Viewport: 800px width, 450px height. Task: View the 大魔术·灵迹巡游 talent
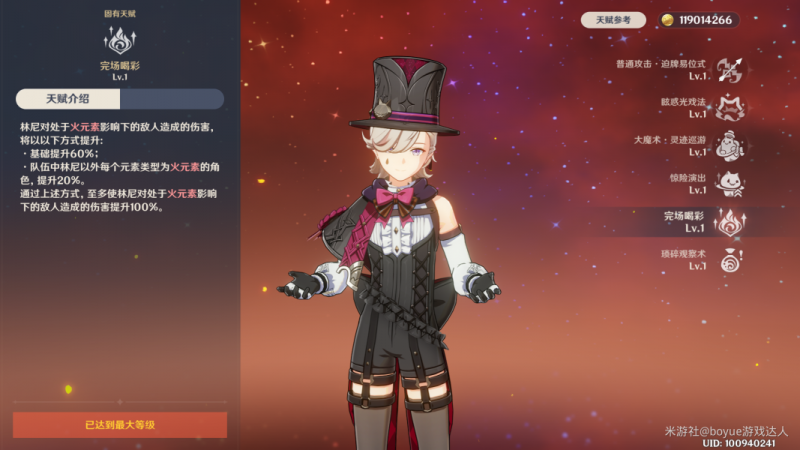(x=729, y=146)
